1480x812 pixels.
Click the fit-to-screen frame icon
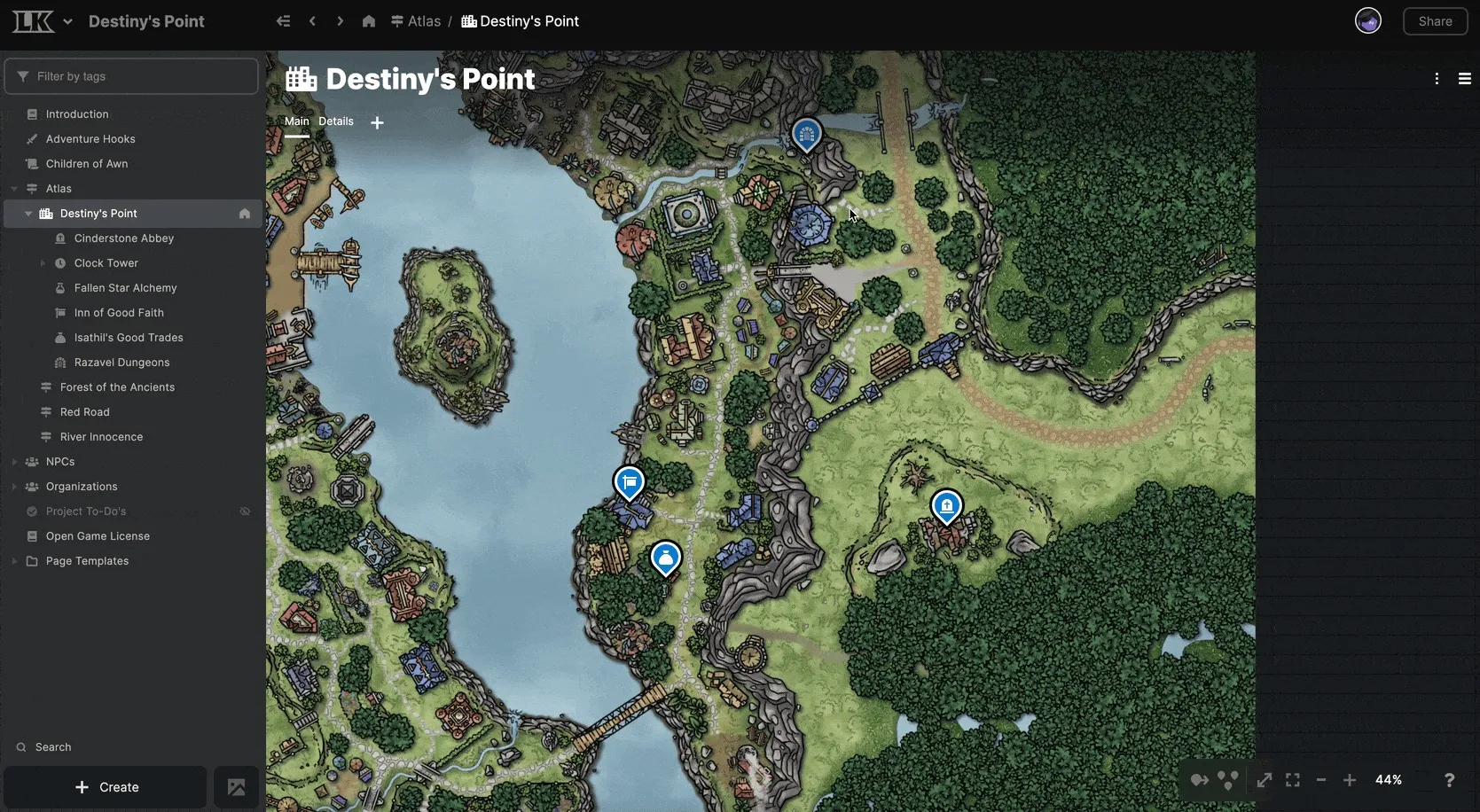click(1292, 780)
